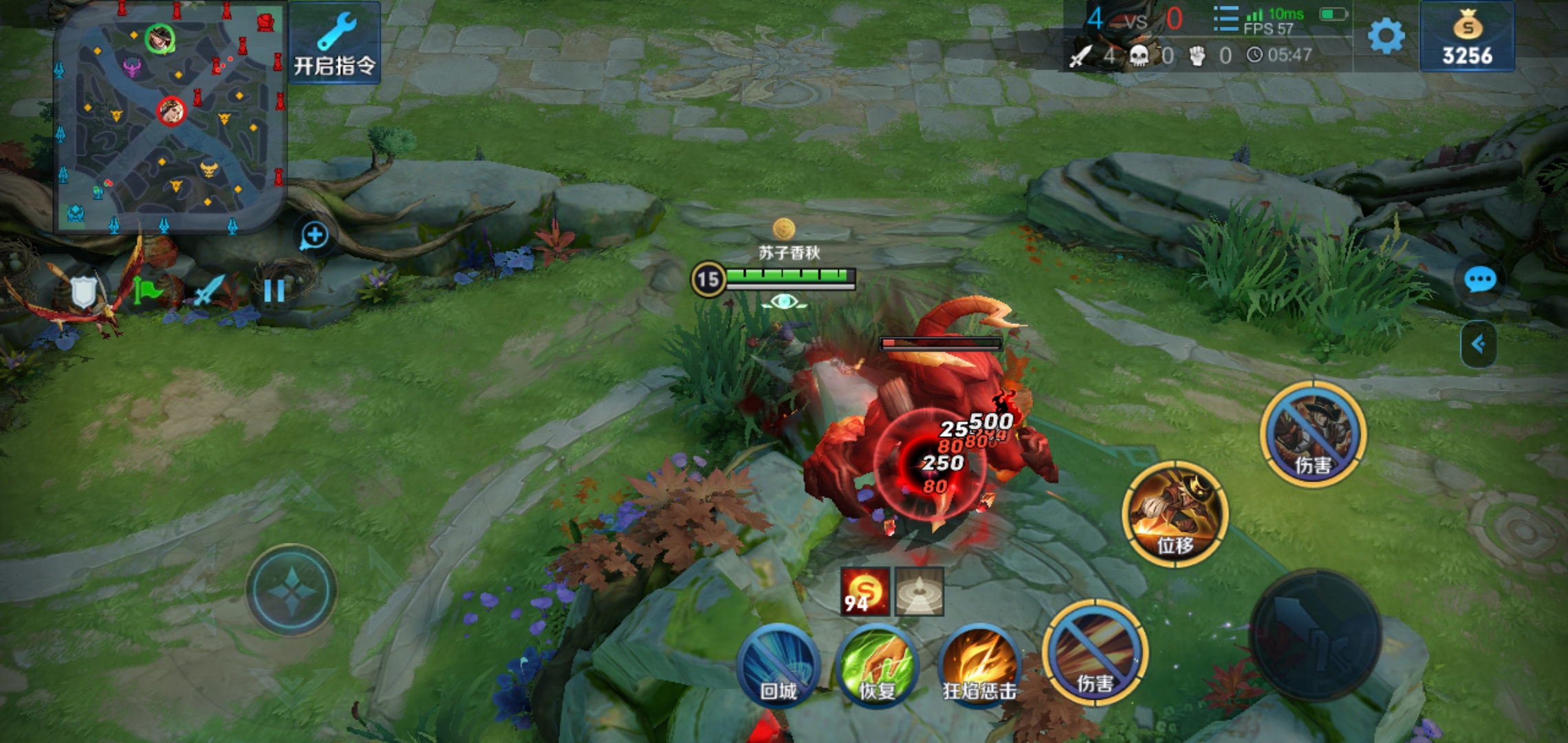The width and height of the screenshot is (1568, 743).
Task: Tap the basic attack button
Action: 1315,634
